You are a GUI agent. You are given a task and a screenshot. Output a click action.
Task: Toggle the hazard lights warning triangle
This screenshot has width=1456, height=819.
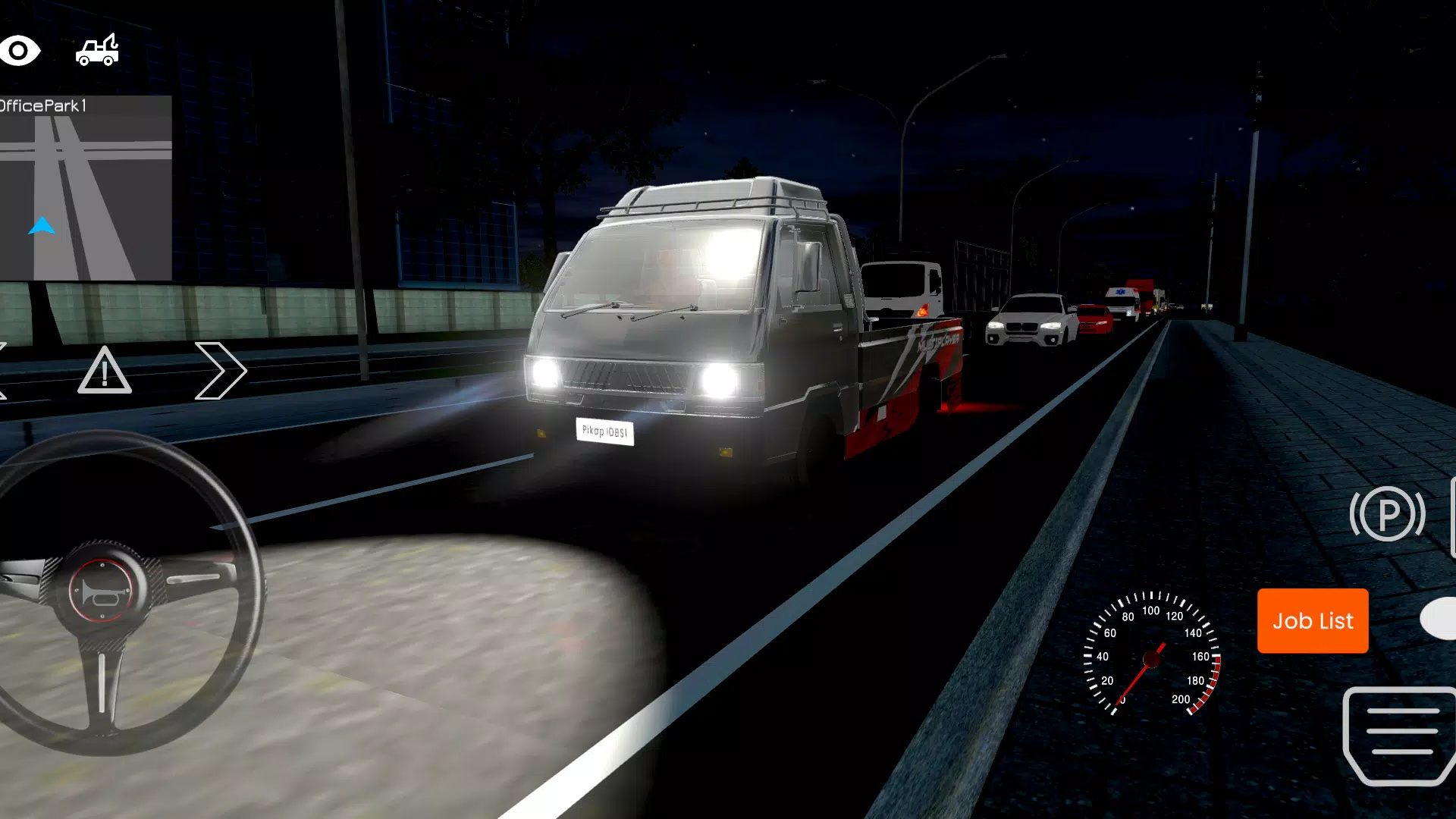pos(105,372)
